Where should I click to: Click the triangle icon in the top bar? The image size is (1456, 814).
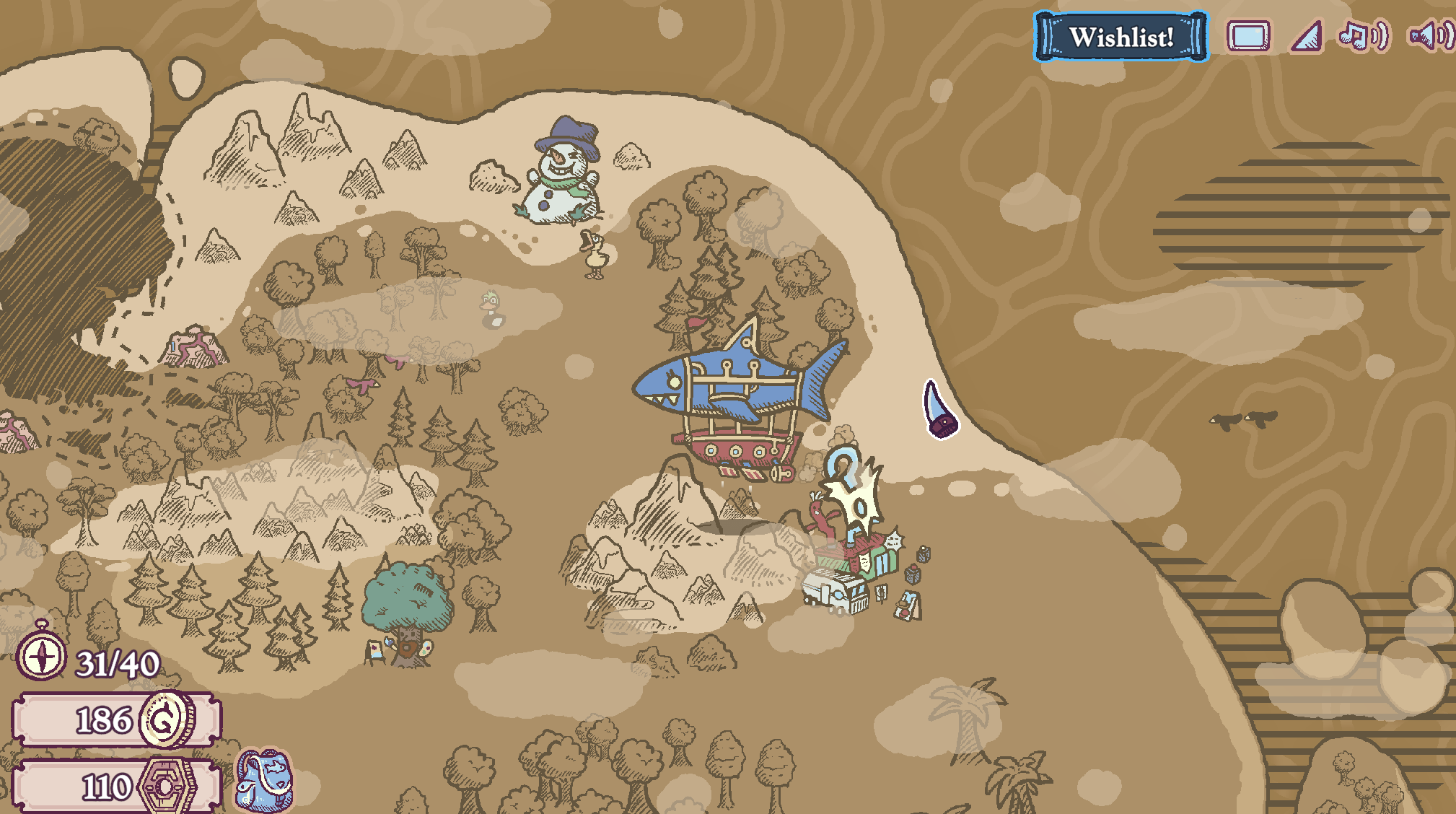[1307, 37]
